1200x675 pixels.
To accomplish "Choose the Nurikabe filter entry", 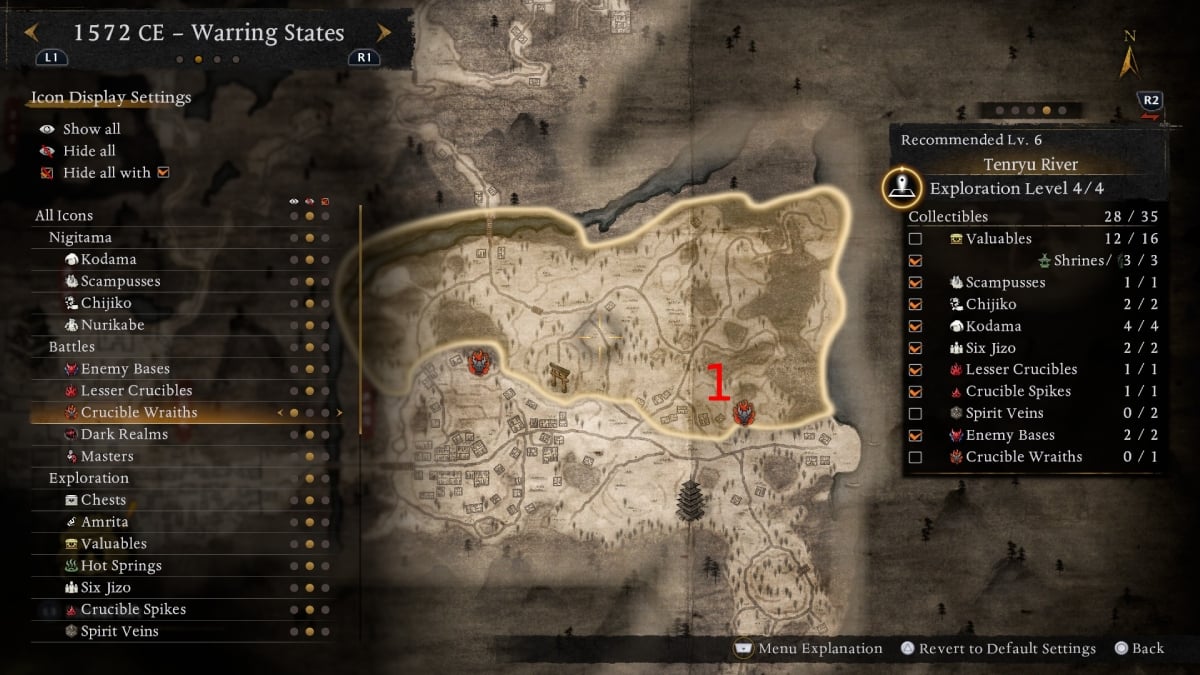I will coord(111,325).
